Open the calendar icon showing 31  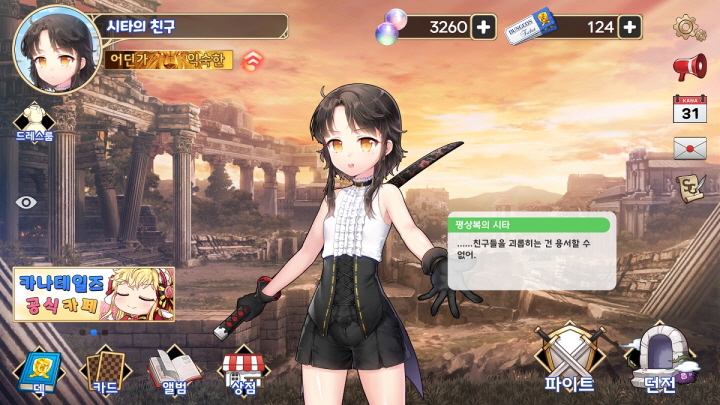[x=689, y=108]
